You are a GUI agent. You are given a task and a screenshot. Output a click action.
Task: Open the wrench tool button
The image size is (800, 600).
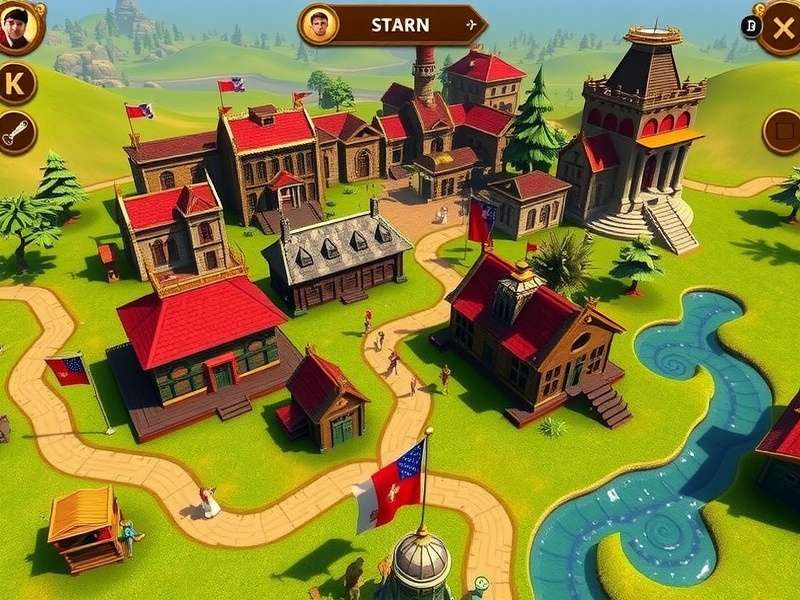pos(16,133)
